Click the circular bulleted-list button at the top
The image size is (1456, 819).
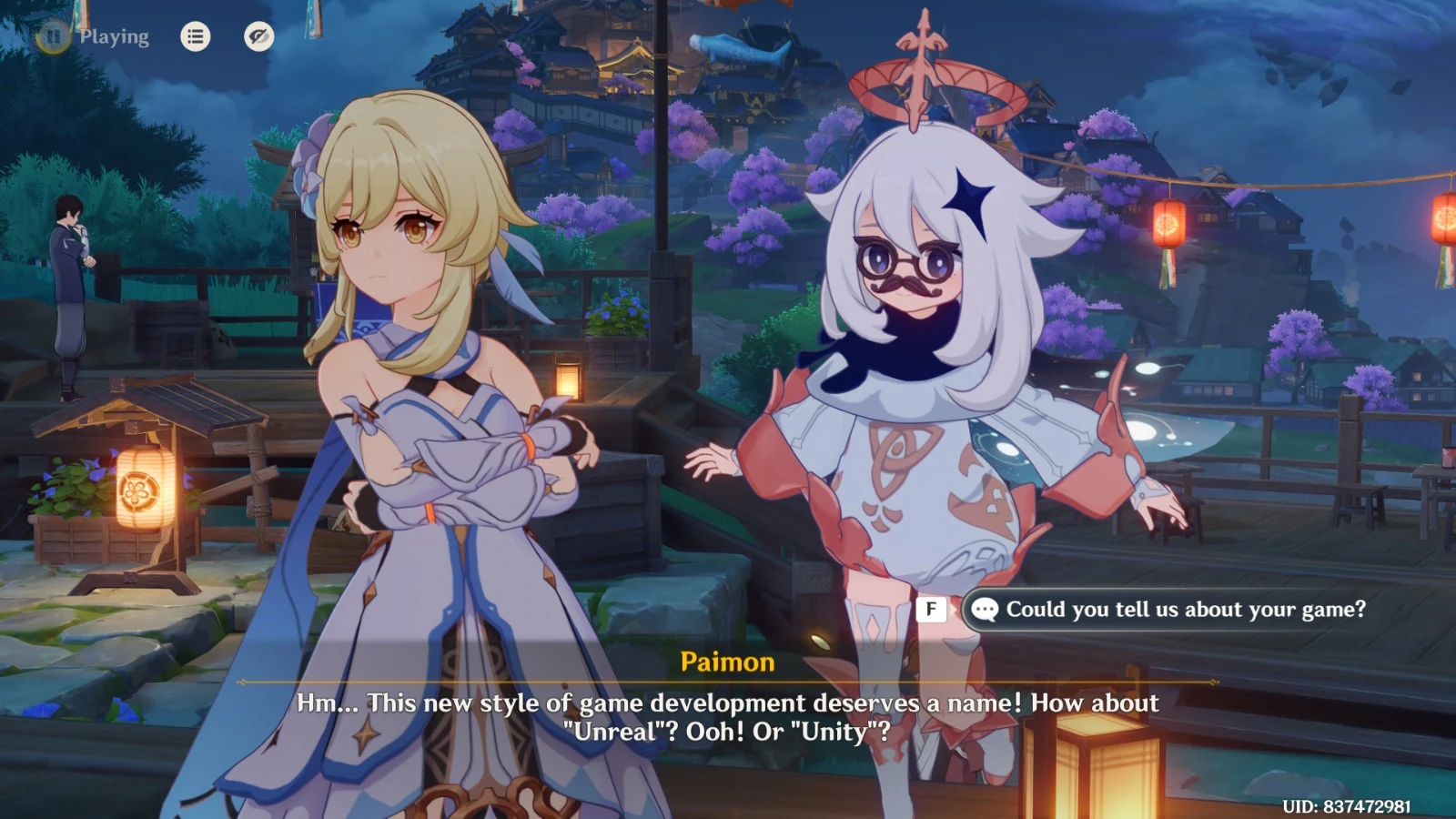pyautogui.click(x=195, y=37)
